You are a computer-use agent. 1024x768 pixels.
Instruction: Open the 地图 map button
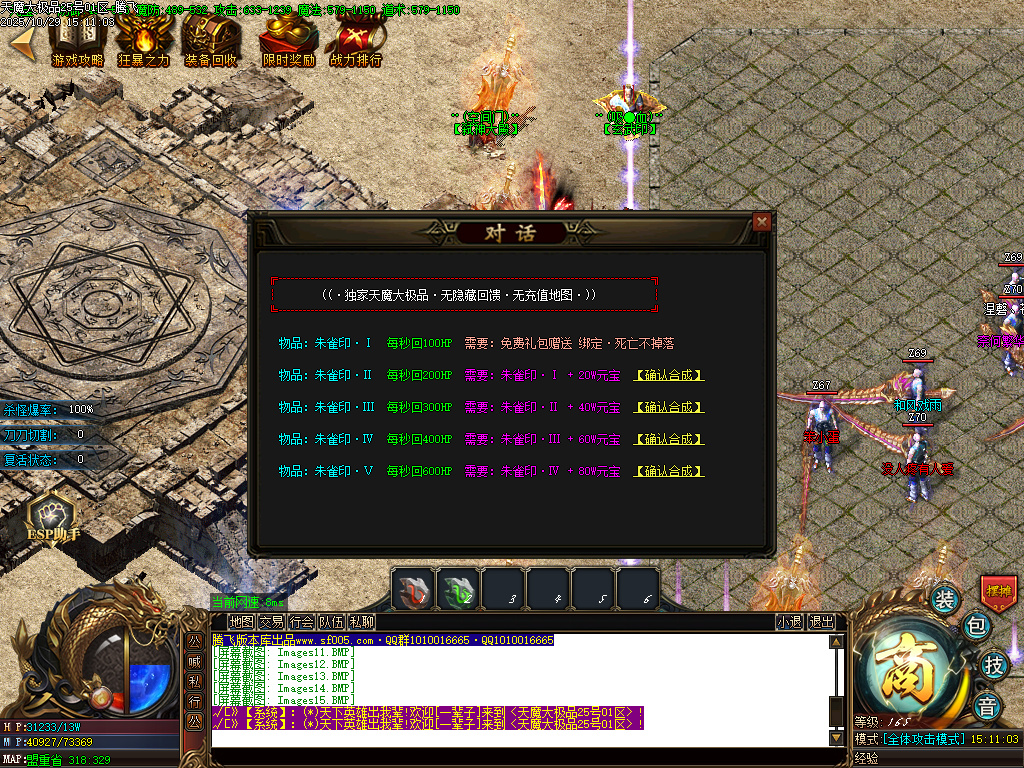point(241,622)
